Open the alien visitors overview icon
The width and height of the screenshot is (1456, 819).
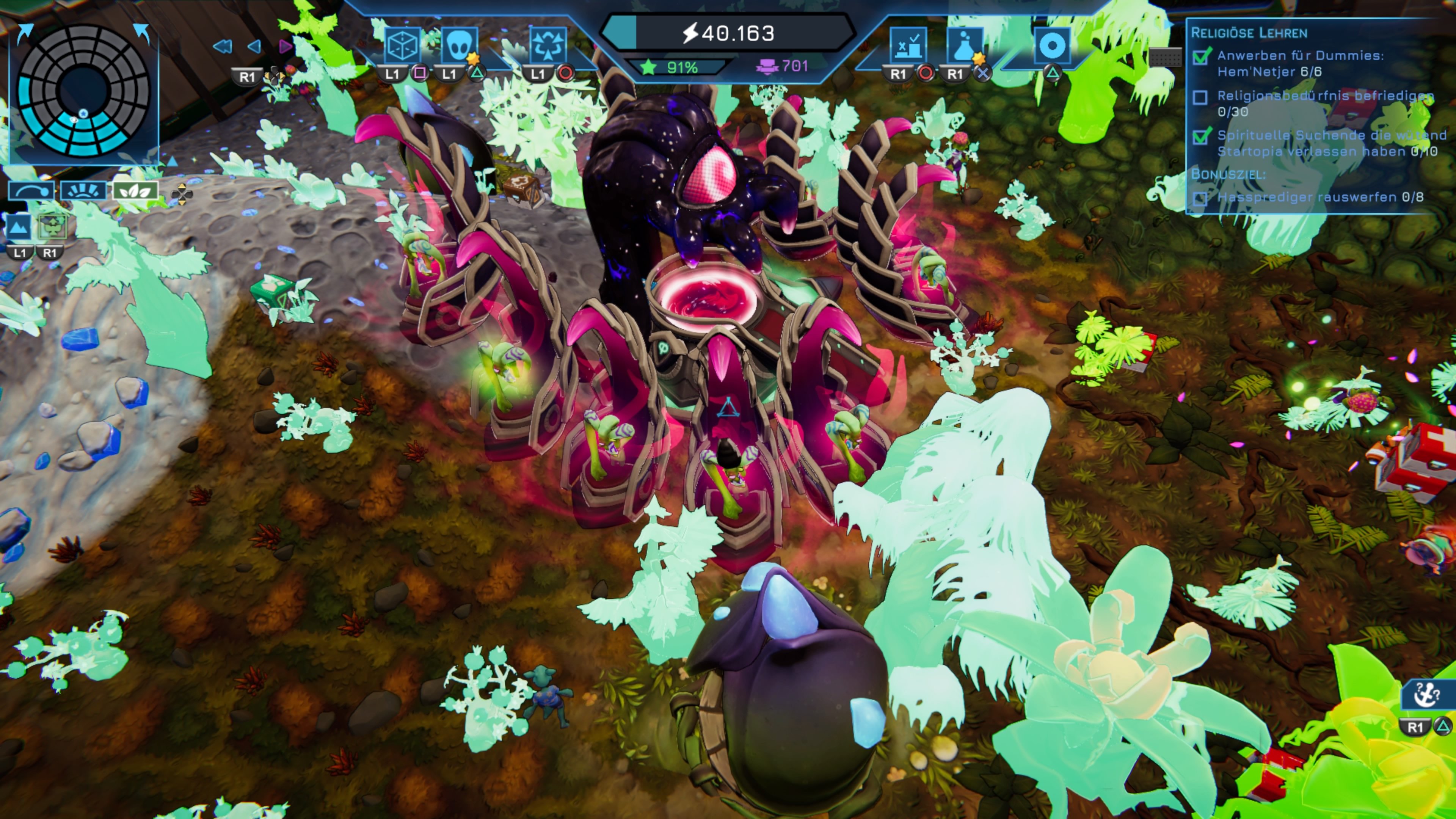(x=459, y=45)
